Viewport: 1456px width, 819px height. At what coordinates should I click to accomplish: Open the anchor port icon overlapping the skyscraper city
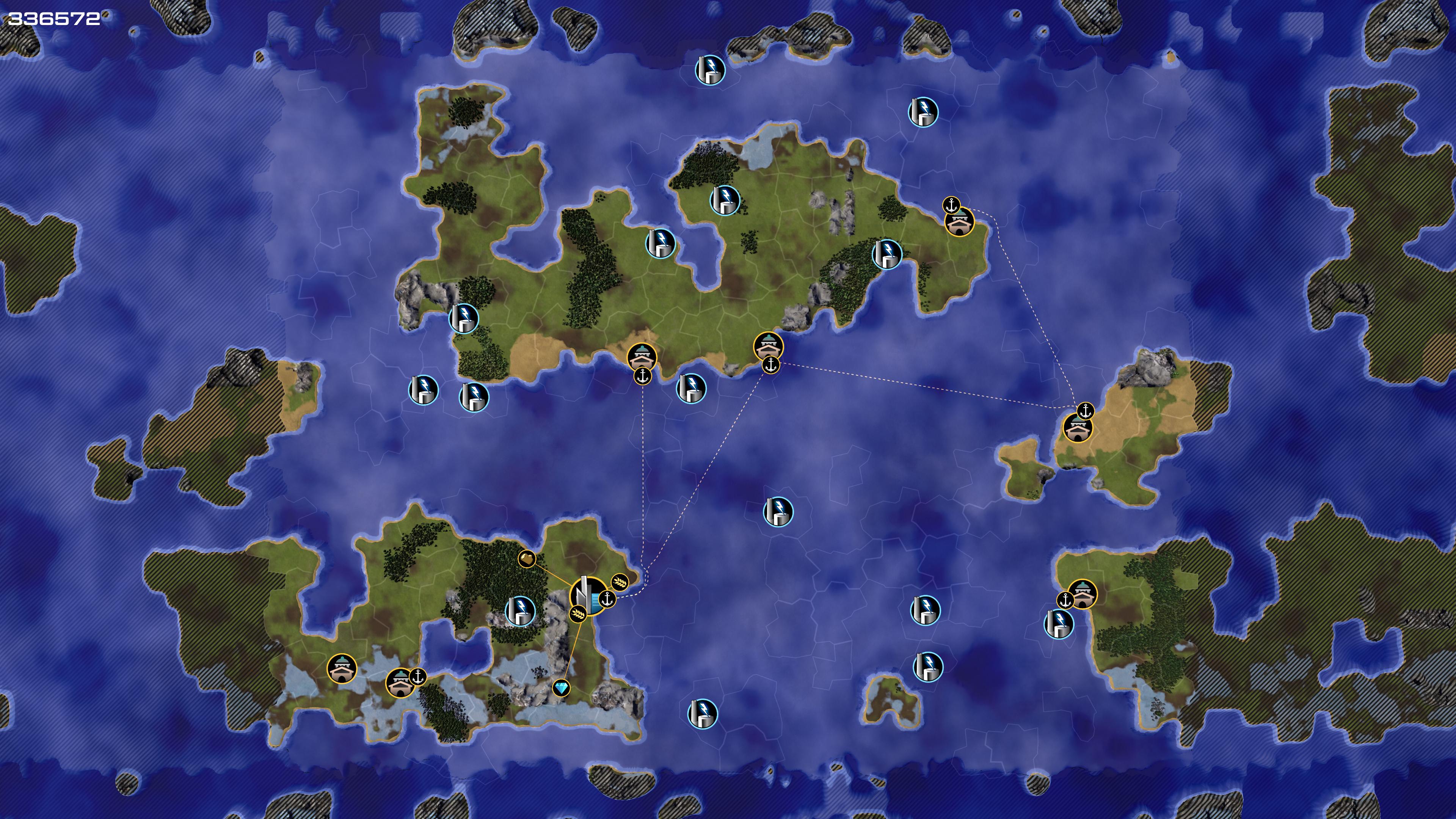tap(607, 599)
